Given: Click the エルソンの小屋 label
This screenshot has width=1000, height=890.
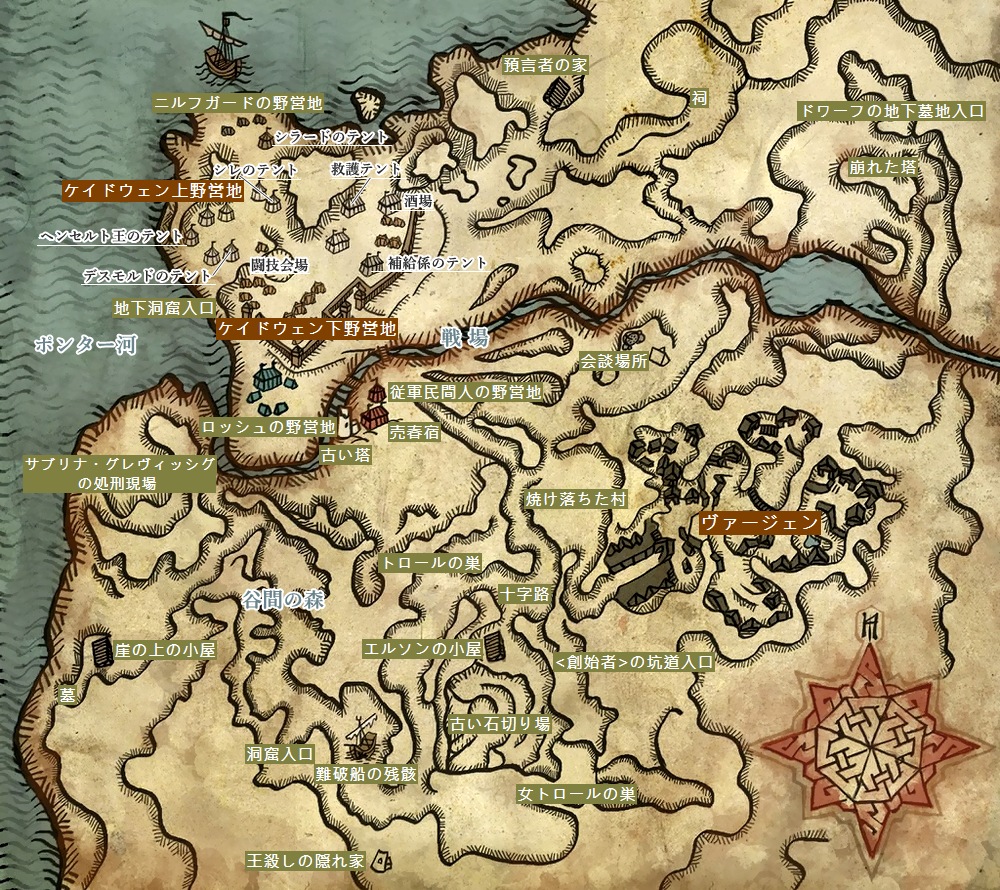Looking at the screenshot, I should click(x=422, y=649).
